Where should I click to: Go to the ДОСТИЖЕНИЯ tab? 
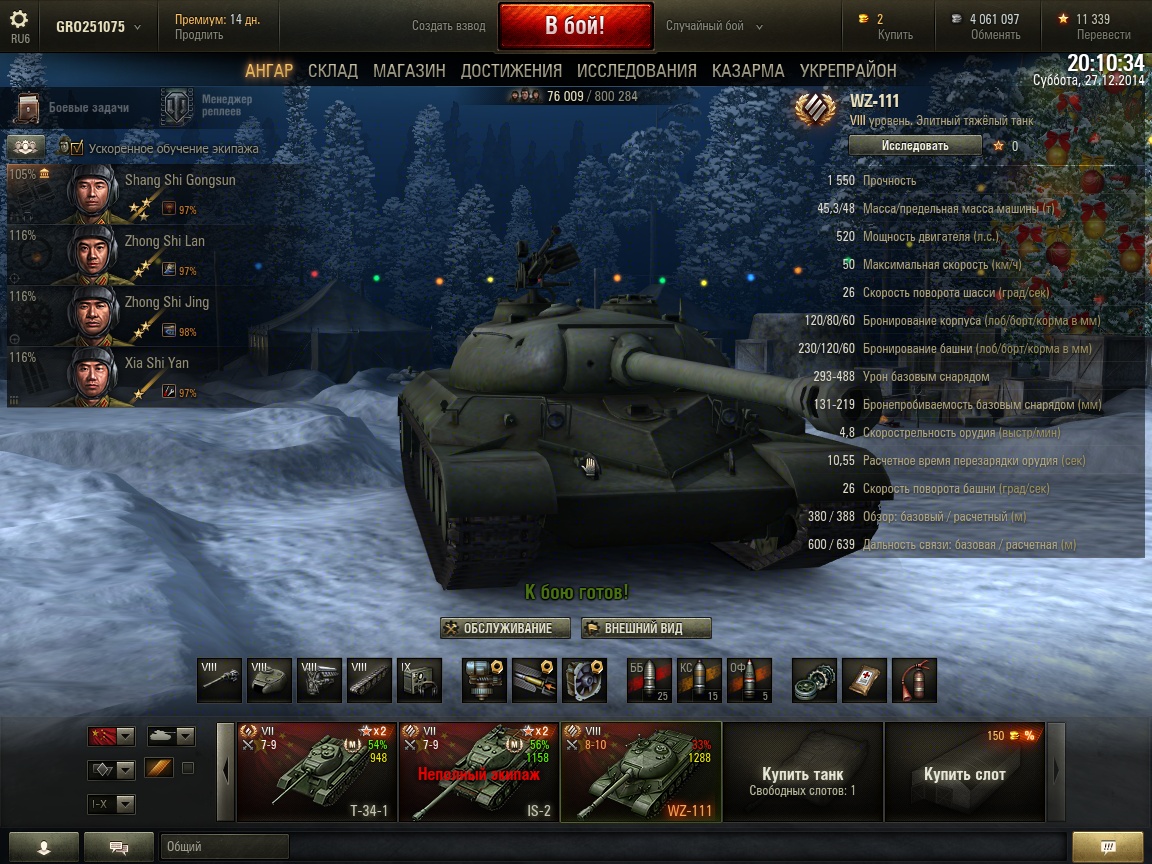pos(511,71)
